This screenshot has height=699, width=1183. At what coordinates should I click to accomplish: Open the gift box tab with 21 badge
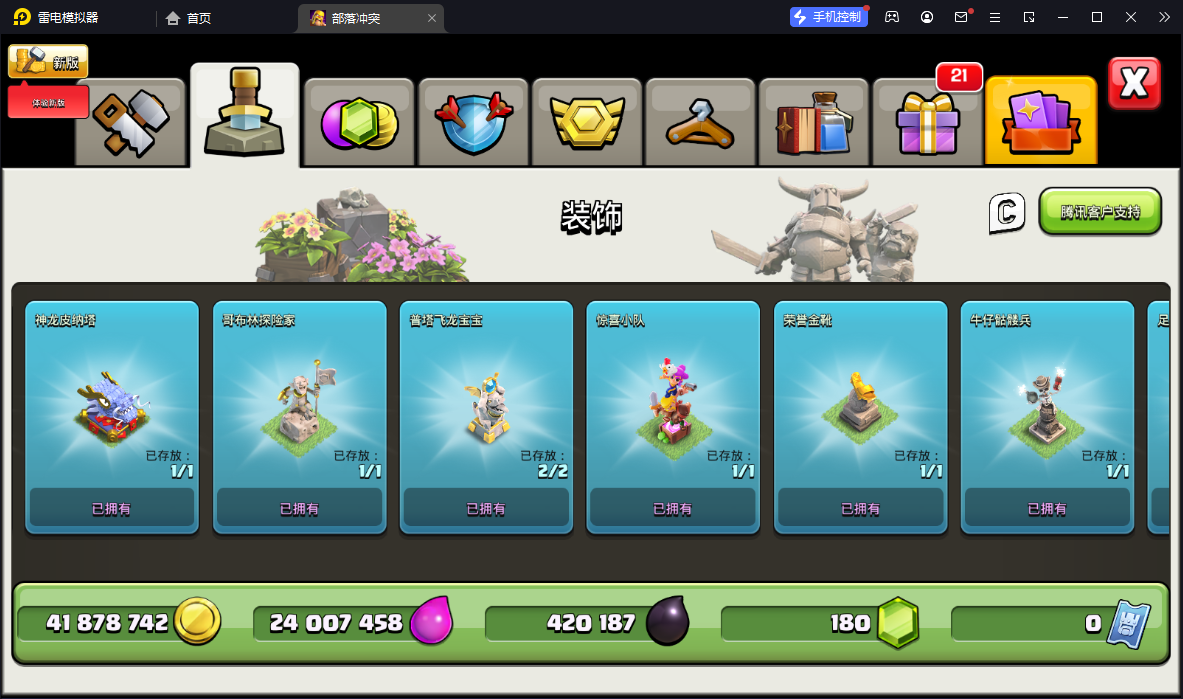tap(928, 121)
